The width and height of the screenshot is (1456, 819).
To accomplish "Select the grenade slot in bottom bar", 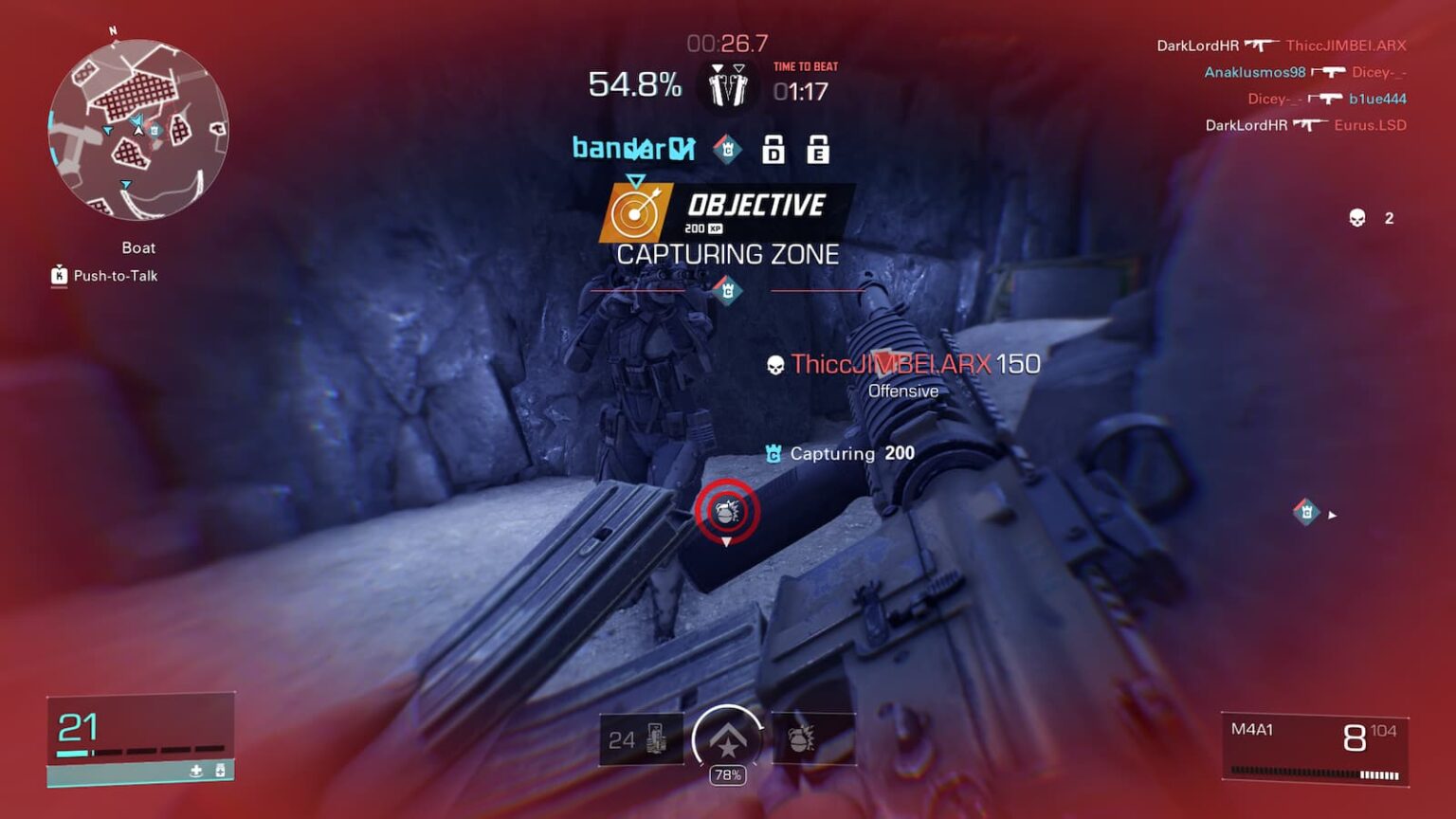I will [813, 739].
